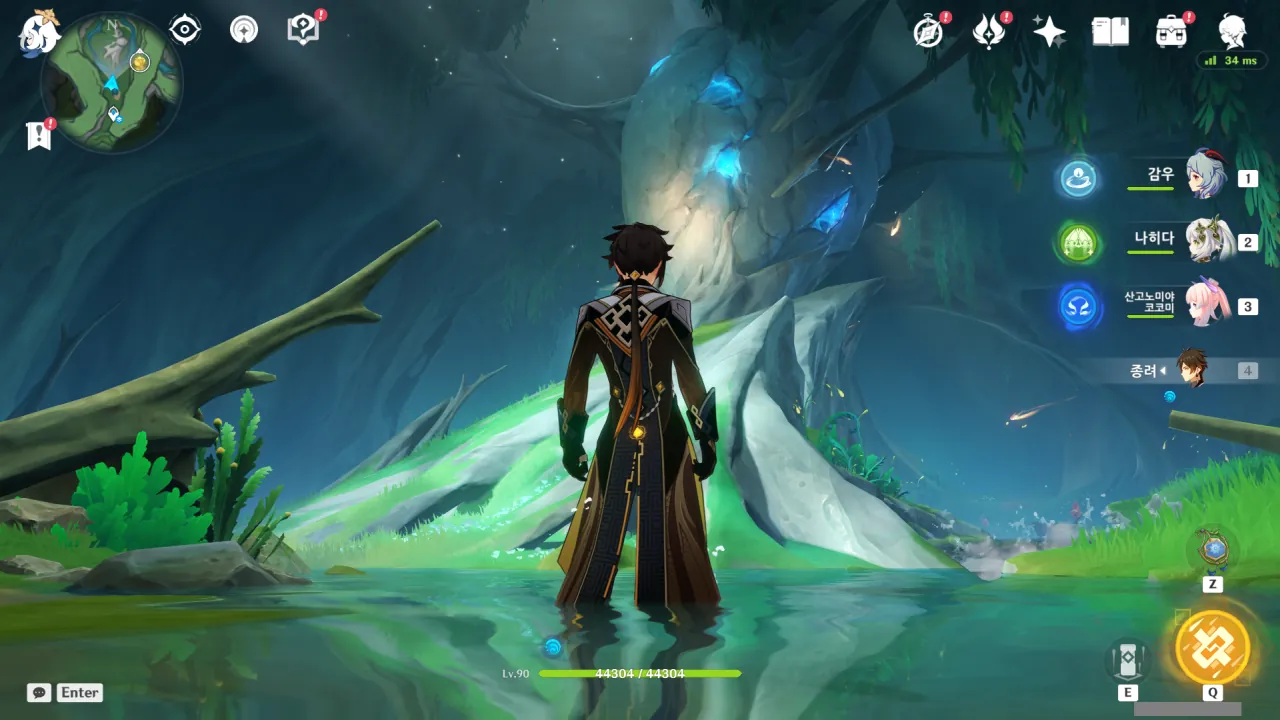Switch to party member 나히다
The height and width of the screenshot is (720, 1280).
click(x=1205, y=241)
